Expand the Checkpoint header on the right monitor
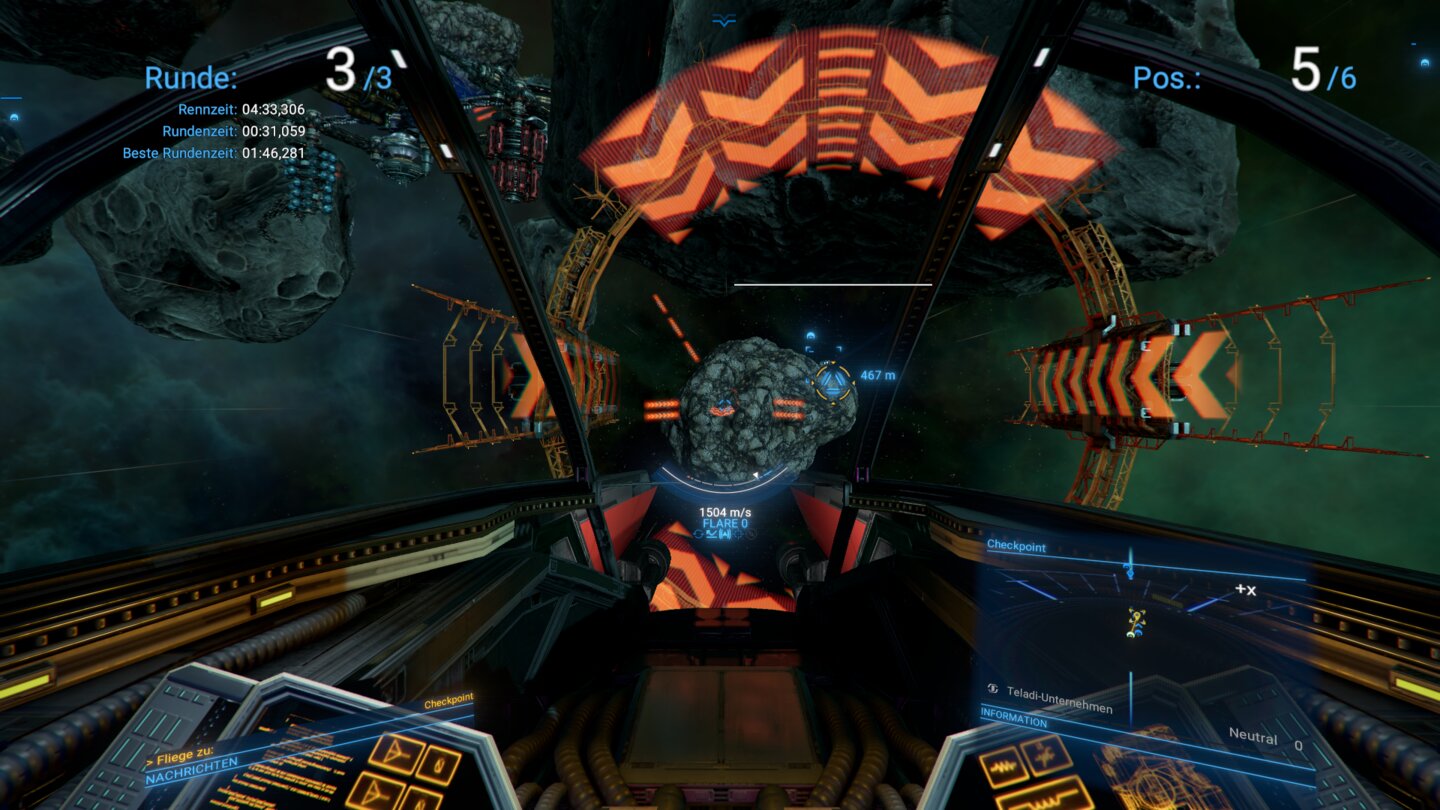The height and width of the screenshot is (810, 1440). click(1014, 547)
